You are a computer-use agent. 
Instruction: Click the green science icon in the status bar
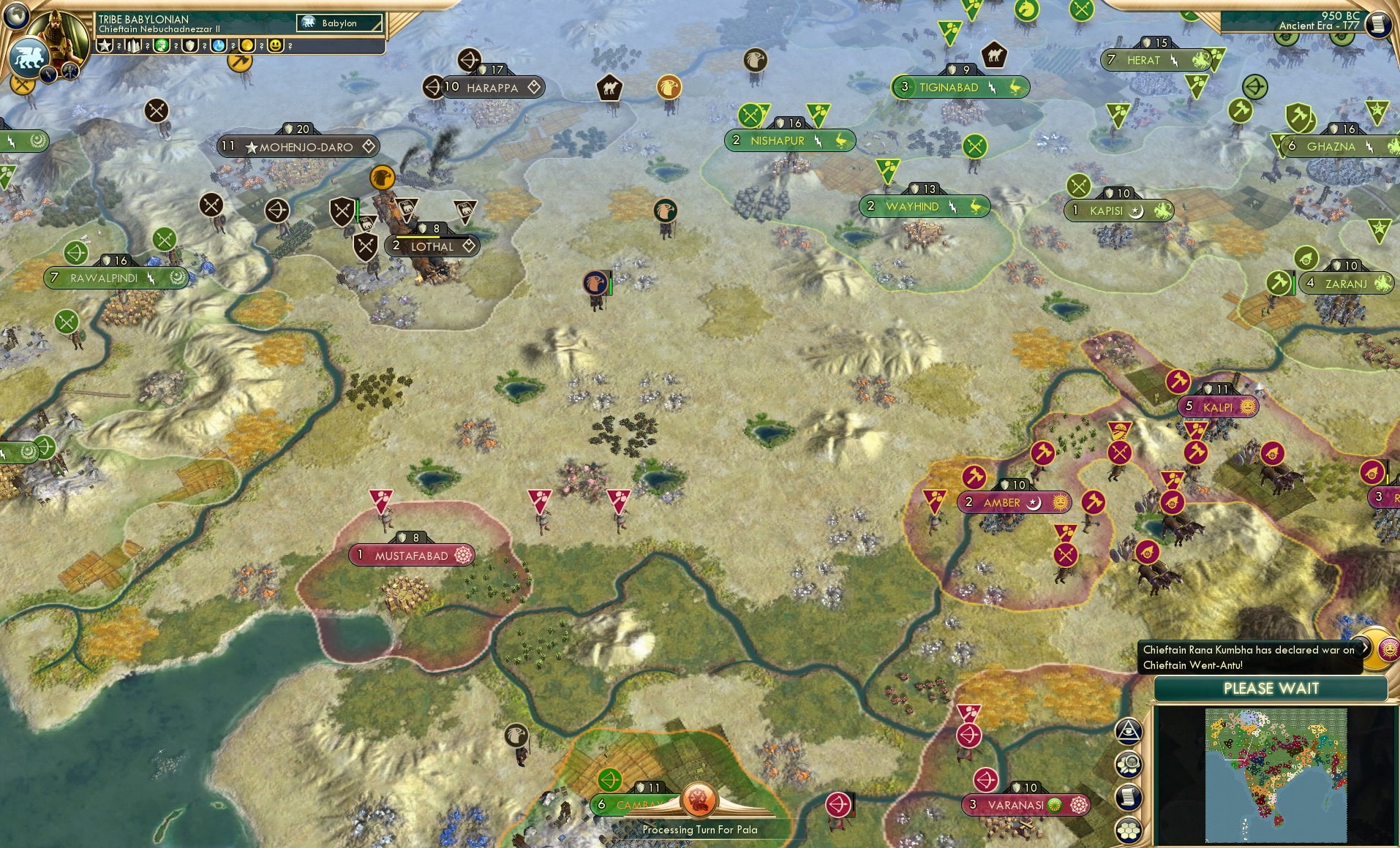(162, 45)
